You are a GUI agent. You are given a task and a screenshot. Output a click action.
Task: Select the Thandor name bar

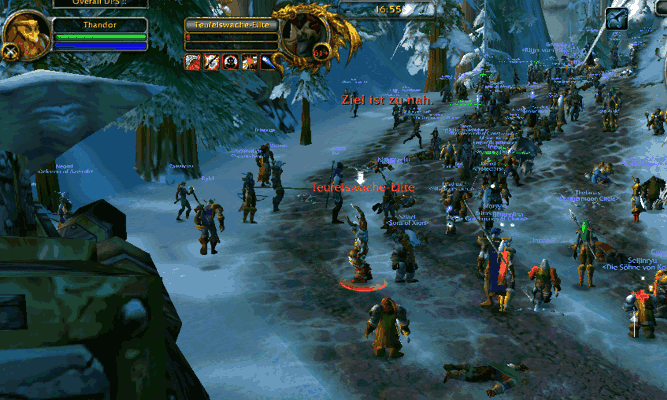pyautogui.click(x=98, y=24)
